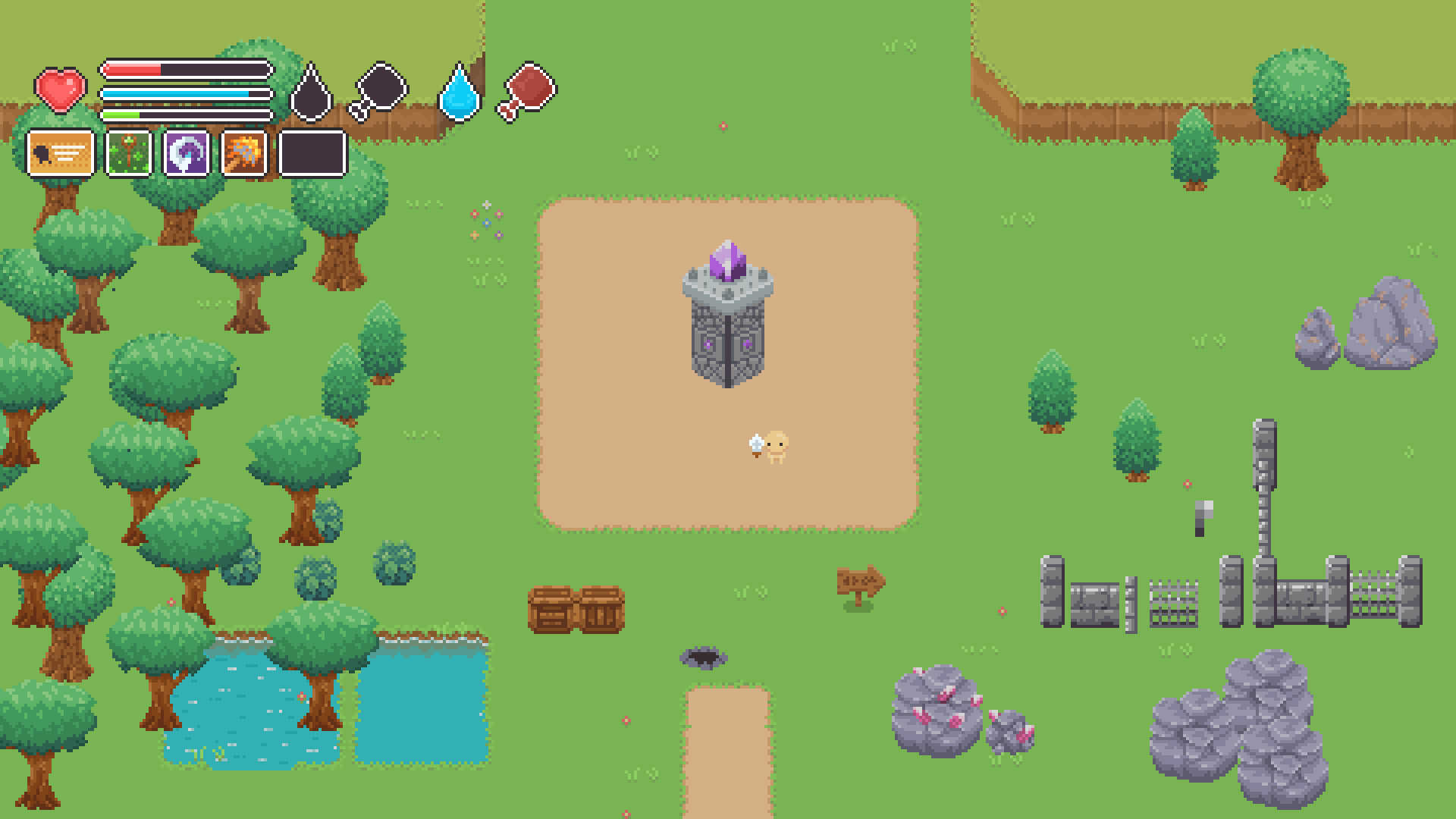Screen dimensions: 1456x819
Task: Select the empty fifth hotbar slot
Action: [x=311, y=155]
